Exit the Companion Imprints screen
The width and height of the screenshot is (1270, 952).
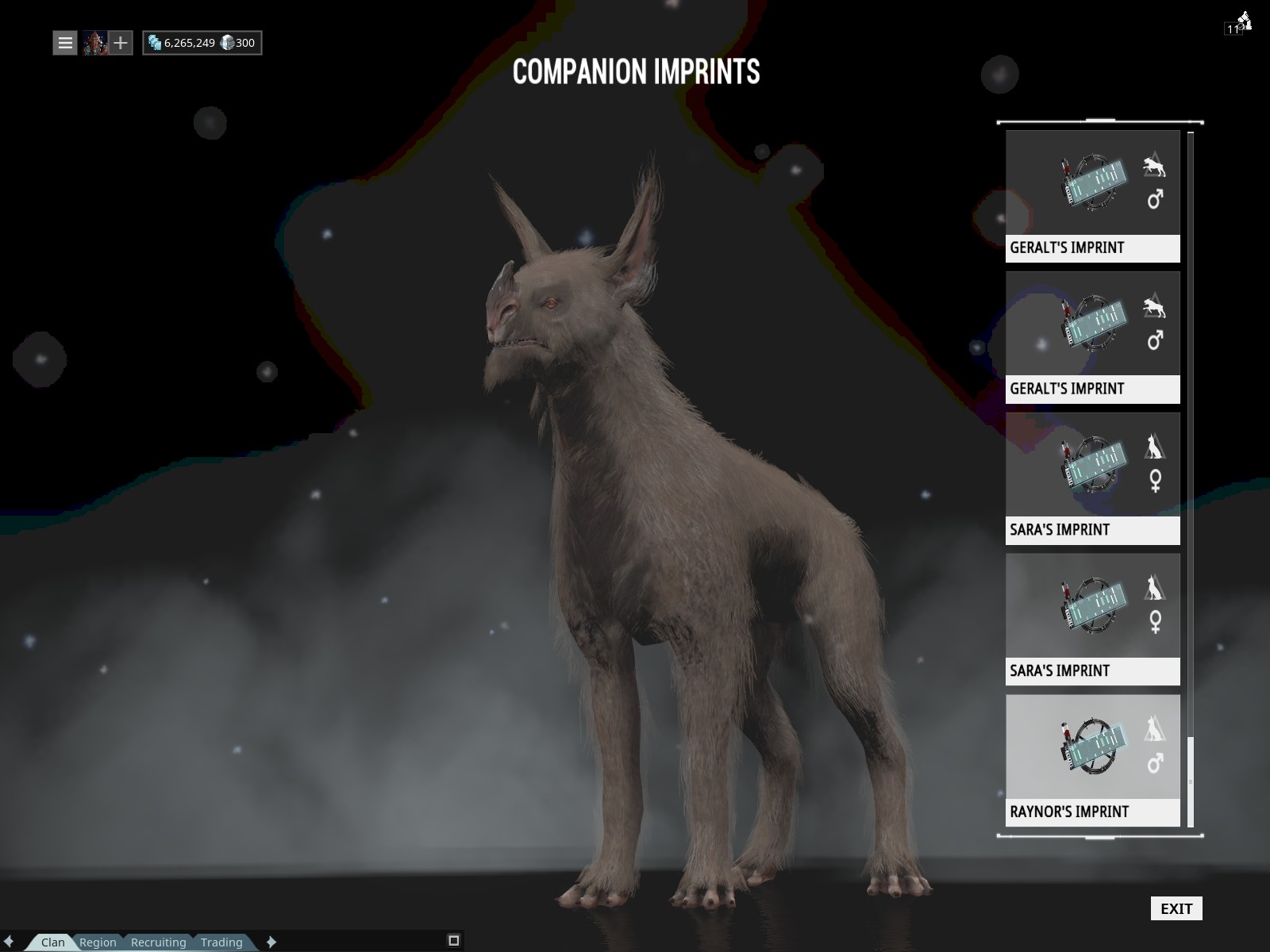pos(1176,908)
